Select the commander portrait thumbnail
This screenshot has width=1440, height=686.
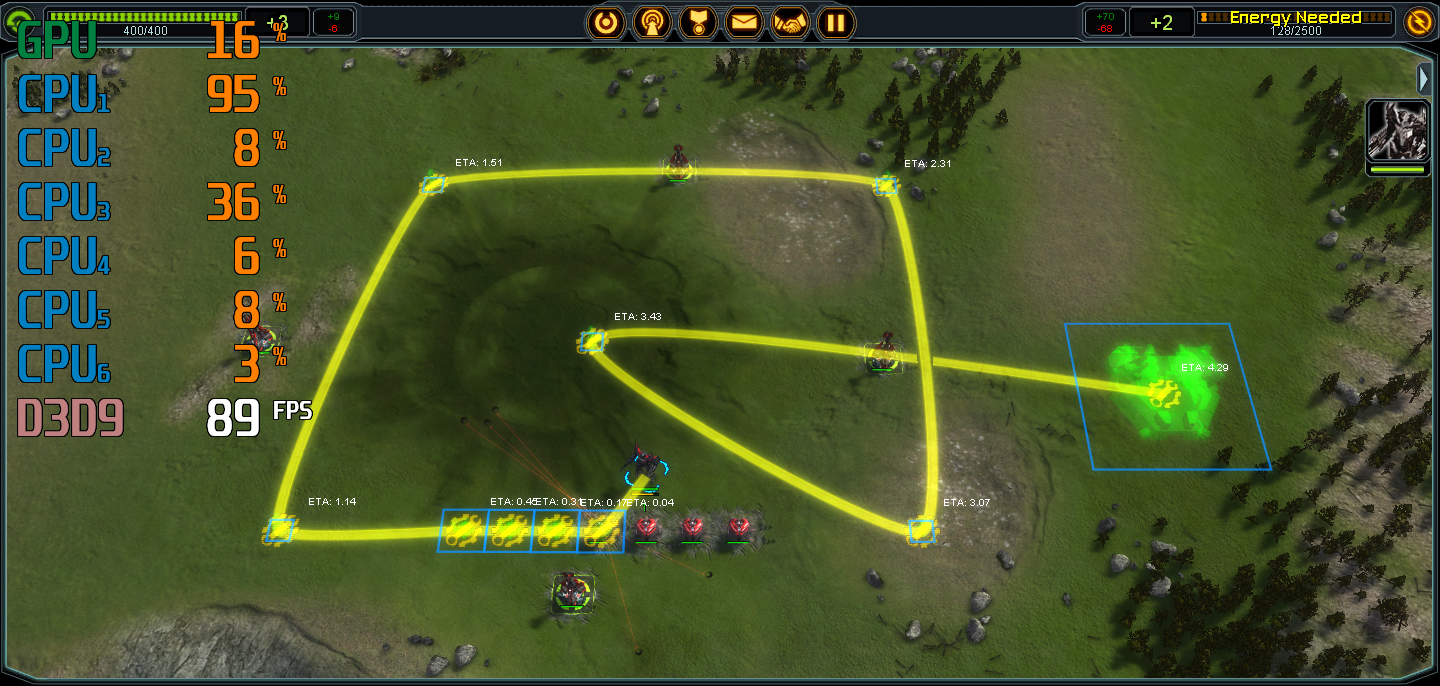click(1397, 131)
